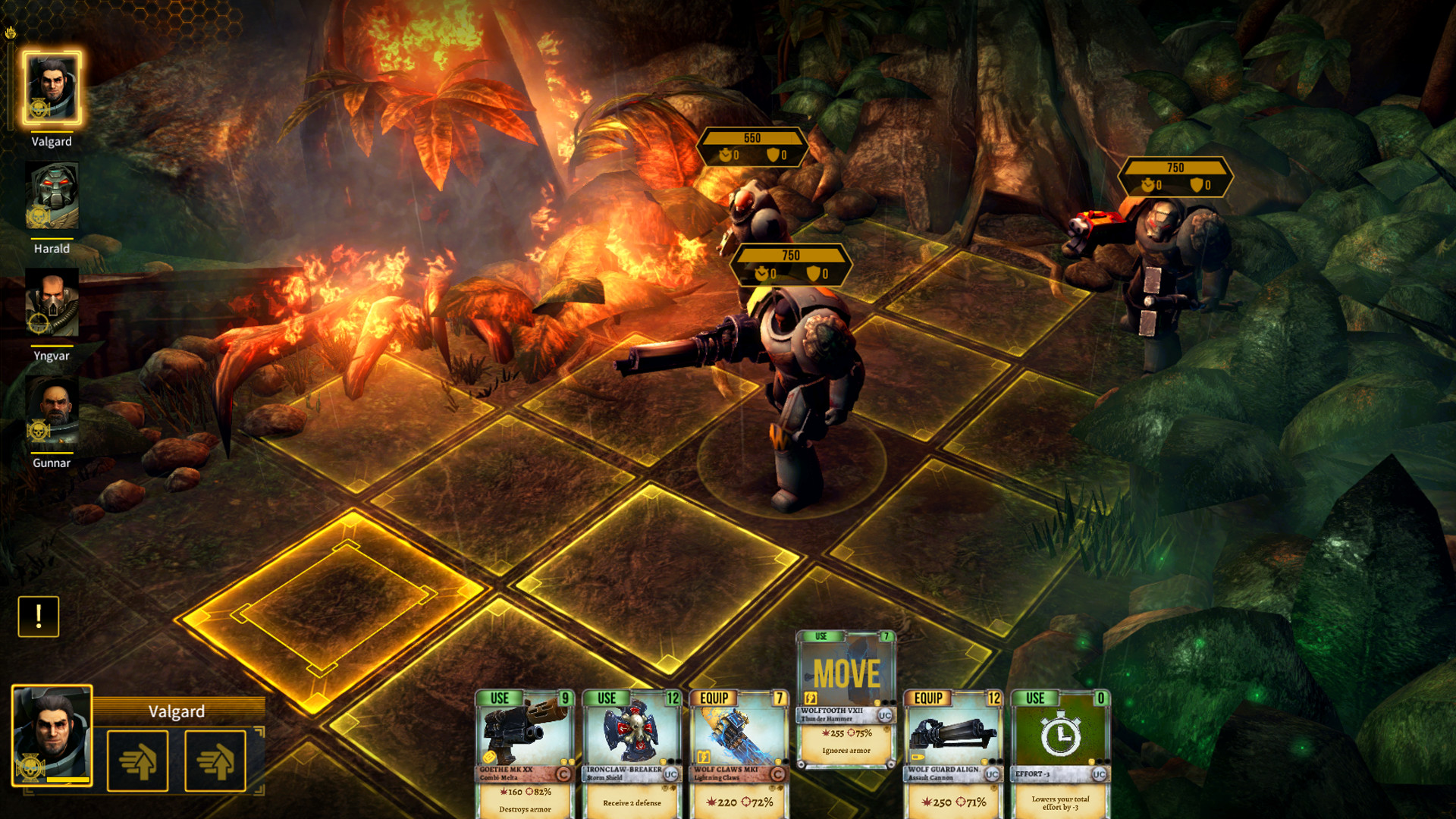Select Valgard at the top of the squad list
Viewport: 1456px width, 819px height.
click(x=51, y=86)
